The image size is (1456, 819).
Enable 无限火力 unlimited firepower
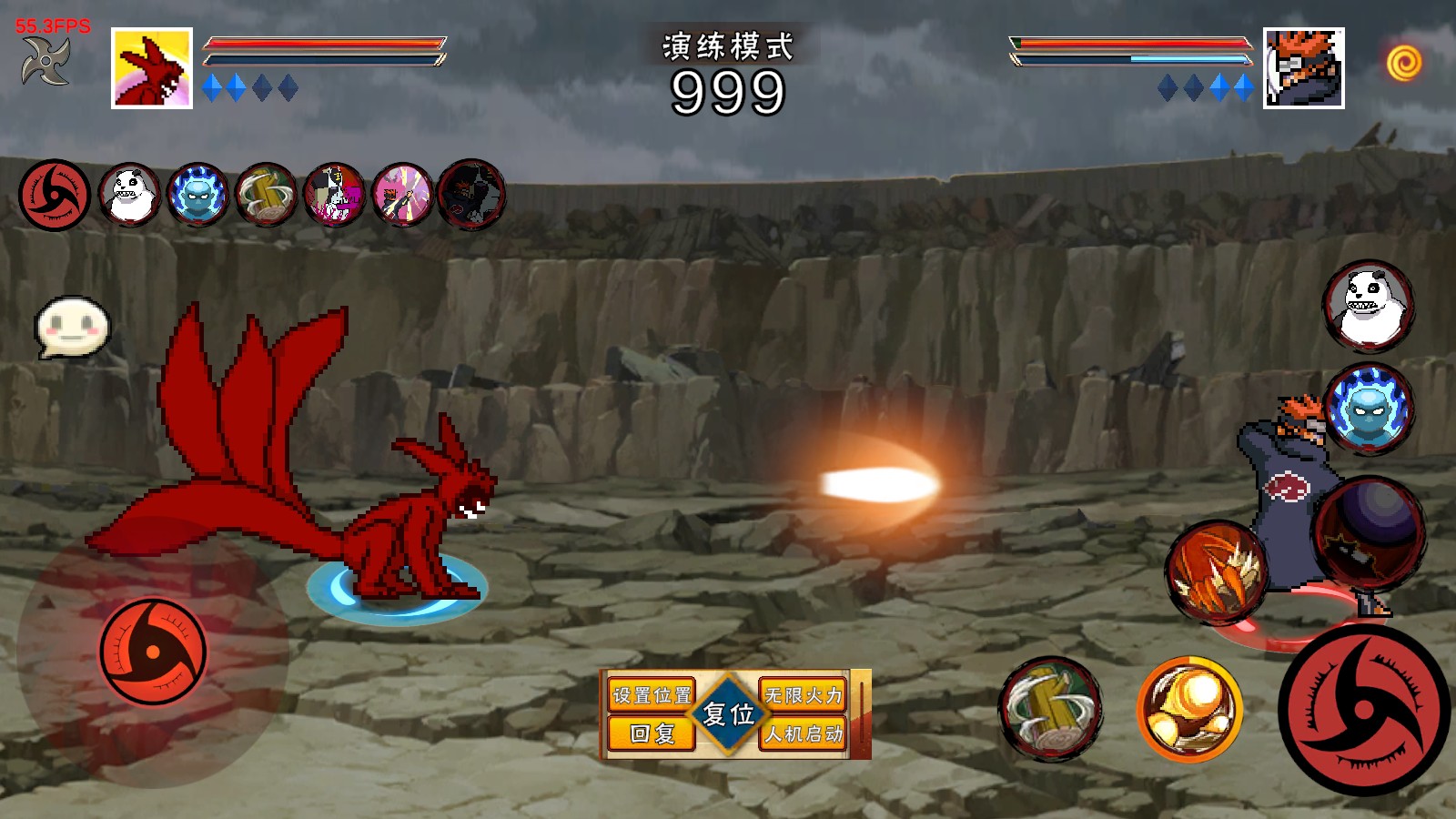tap(804, 695)
